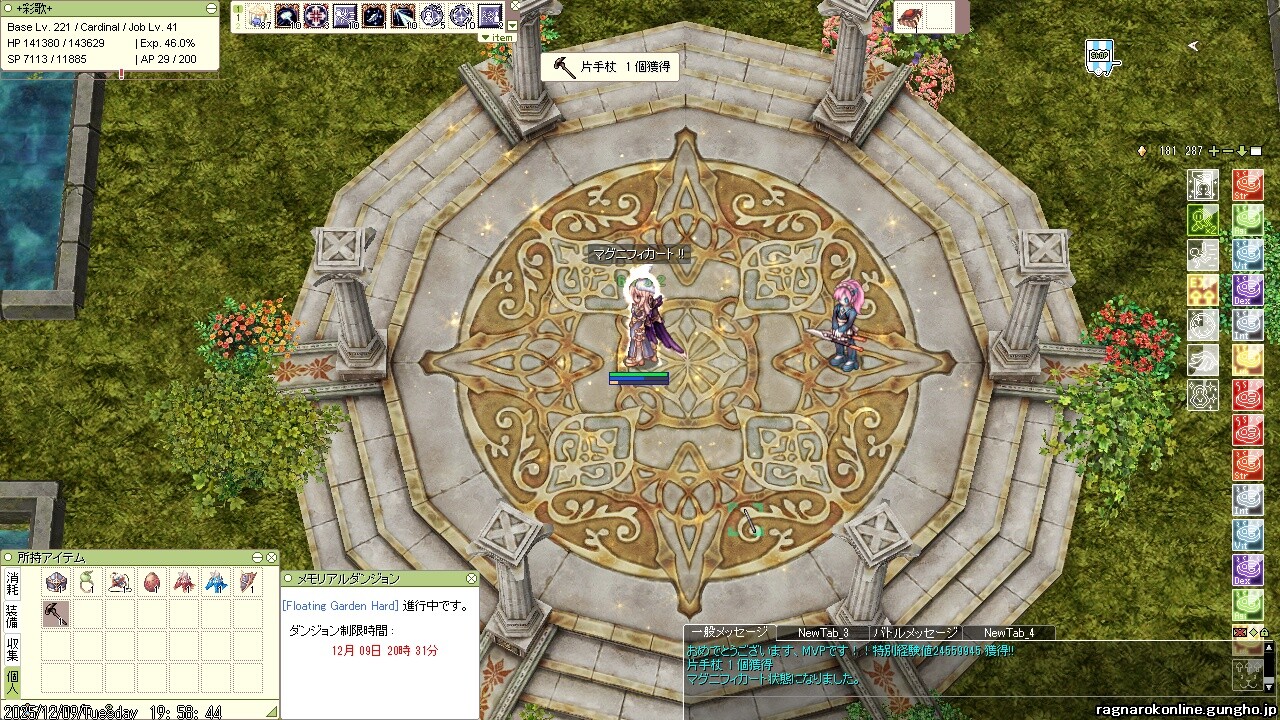Close the 所持アイテム inventory window
The image size is (1280, 720).
[271, 557]
